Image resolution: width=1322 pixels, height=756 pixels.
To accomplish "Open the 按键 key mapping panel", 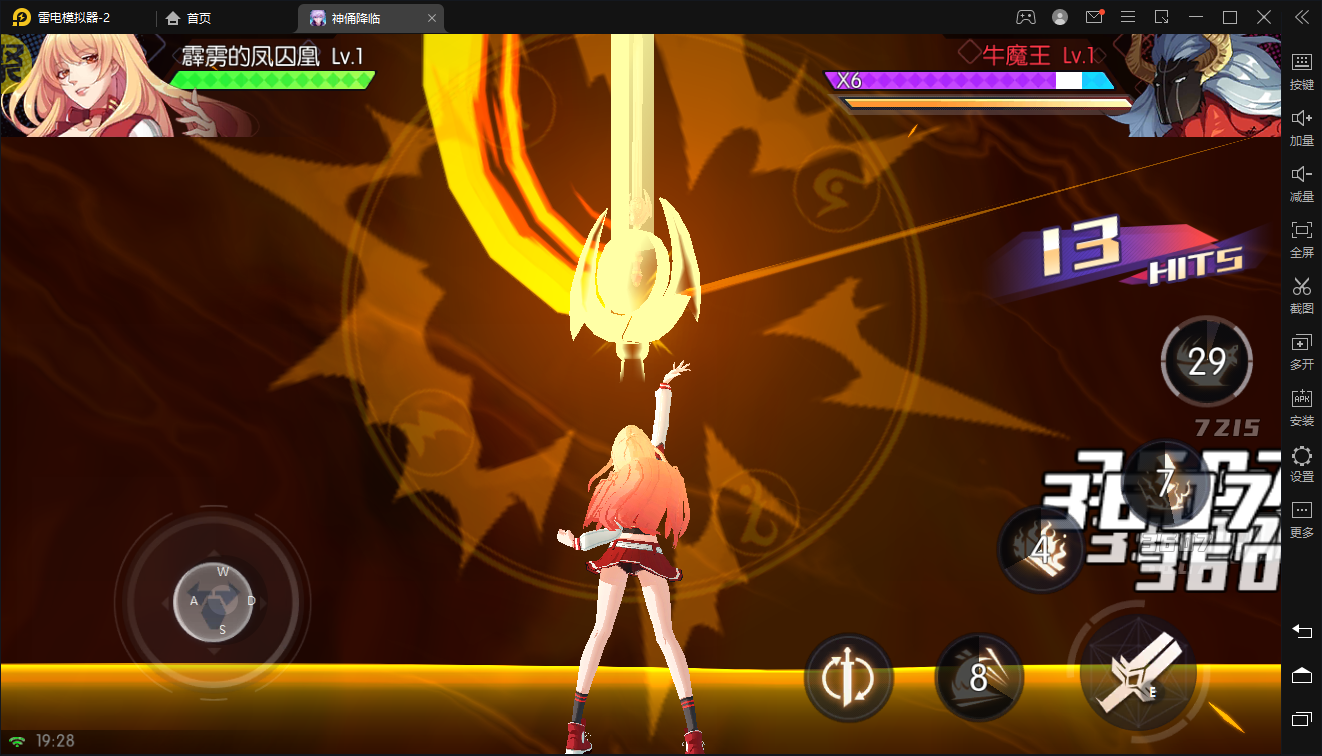I will pos(1301,71).
